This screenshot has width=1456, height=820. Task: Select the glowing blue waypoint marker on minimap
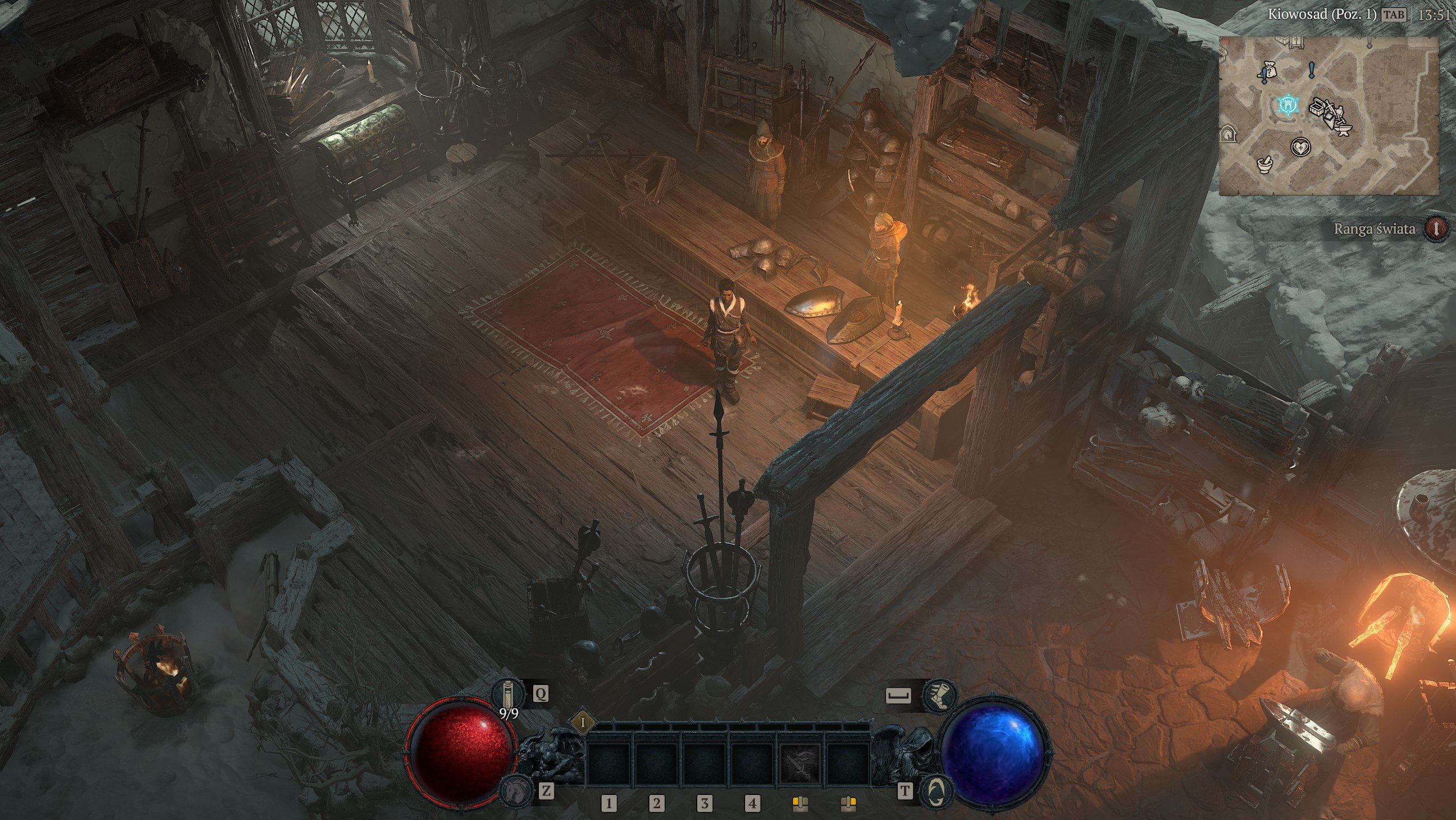pyautogui.click(x=1287, y=105)
